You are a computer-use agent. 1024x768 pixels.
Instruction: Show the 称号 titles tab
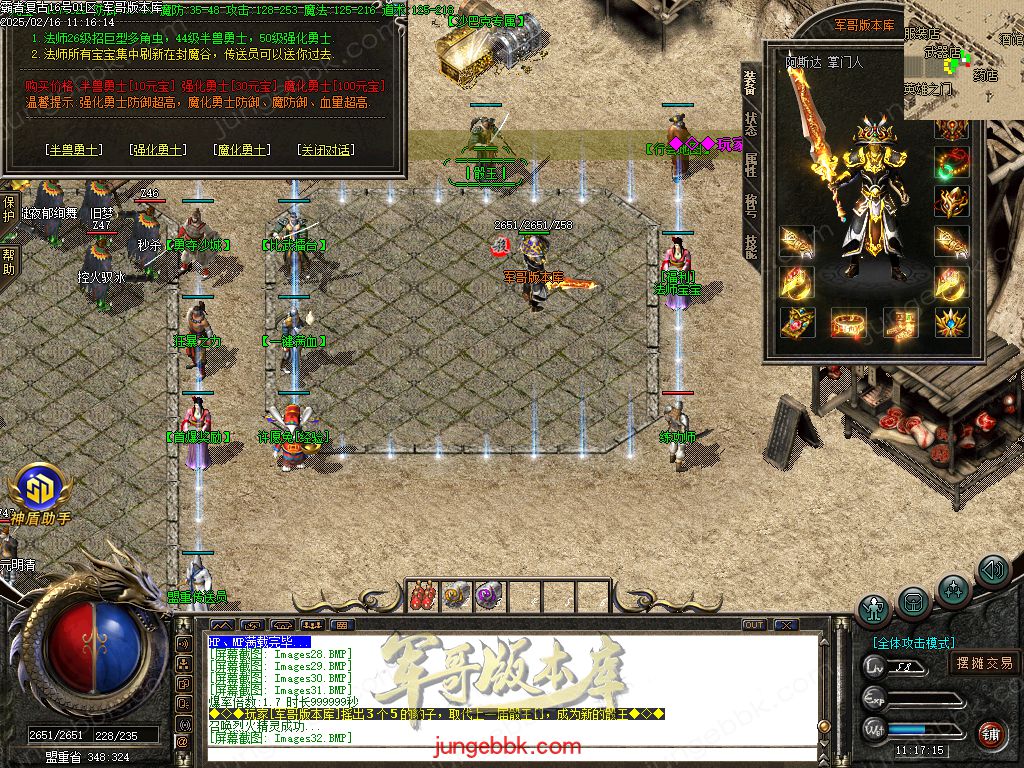(x=751, y=206)
